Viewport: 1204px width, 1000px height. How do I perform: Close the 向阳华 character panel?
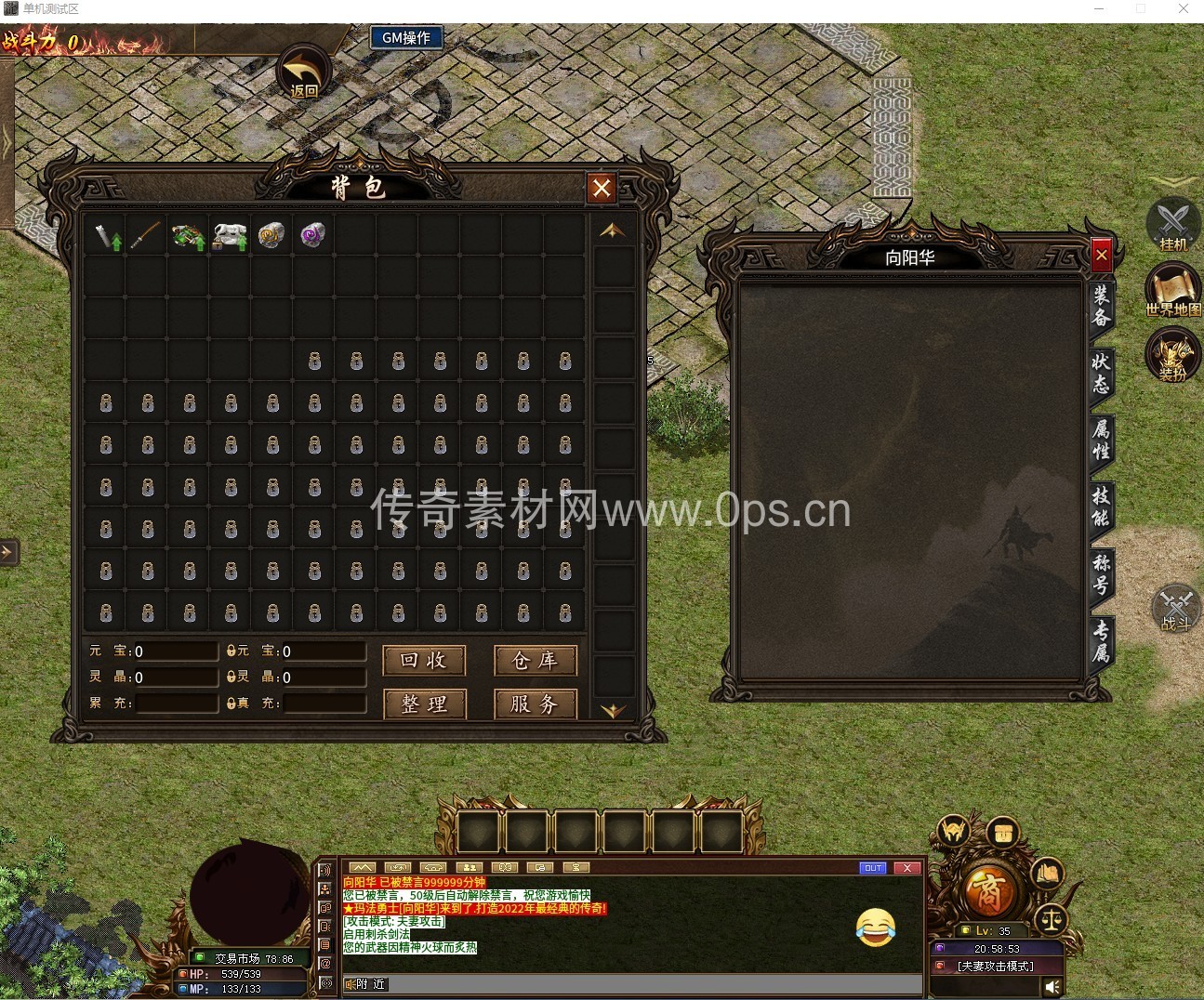(x=1101, y=255)
